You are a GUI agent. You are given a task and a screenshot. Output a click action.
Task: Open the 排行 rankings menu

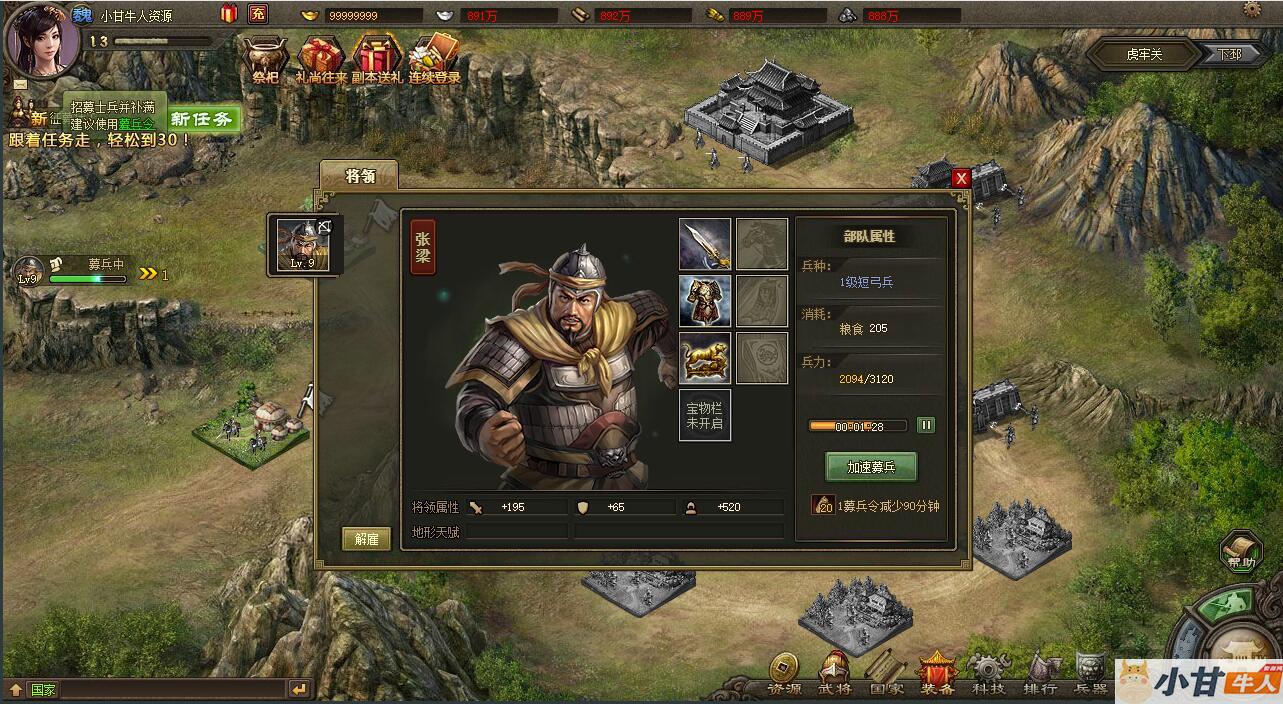coord(1040,673)
